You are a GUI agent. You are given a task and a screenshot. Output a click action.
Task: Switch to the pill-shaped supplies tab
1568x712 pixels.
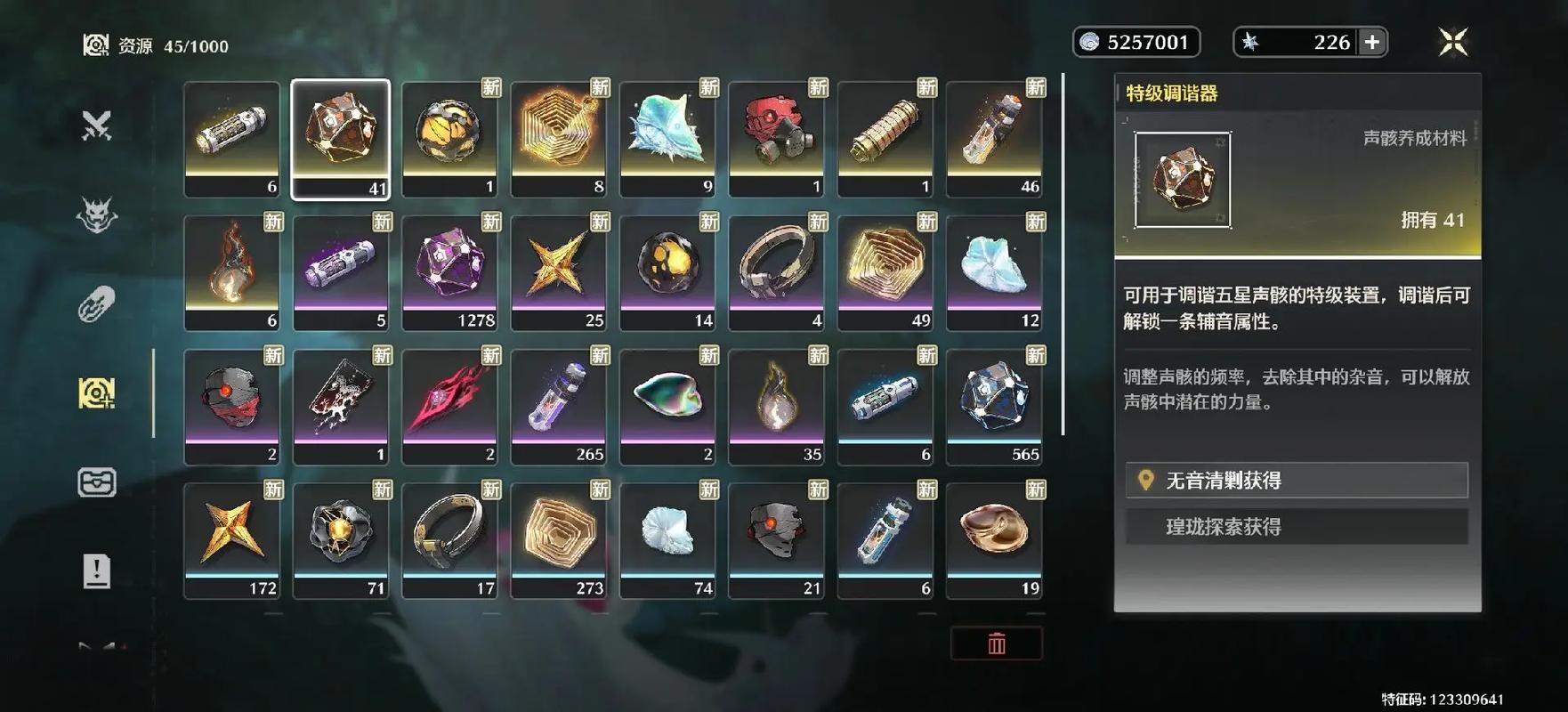click(97, 303)
